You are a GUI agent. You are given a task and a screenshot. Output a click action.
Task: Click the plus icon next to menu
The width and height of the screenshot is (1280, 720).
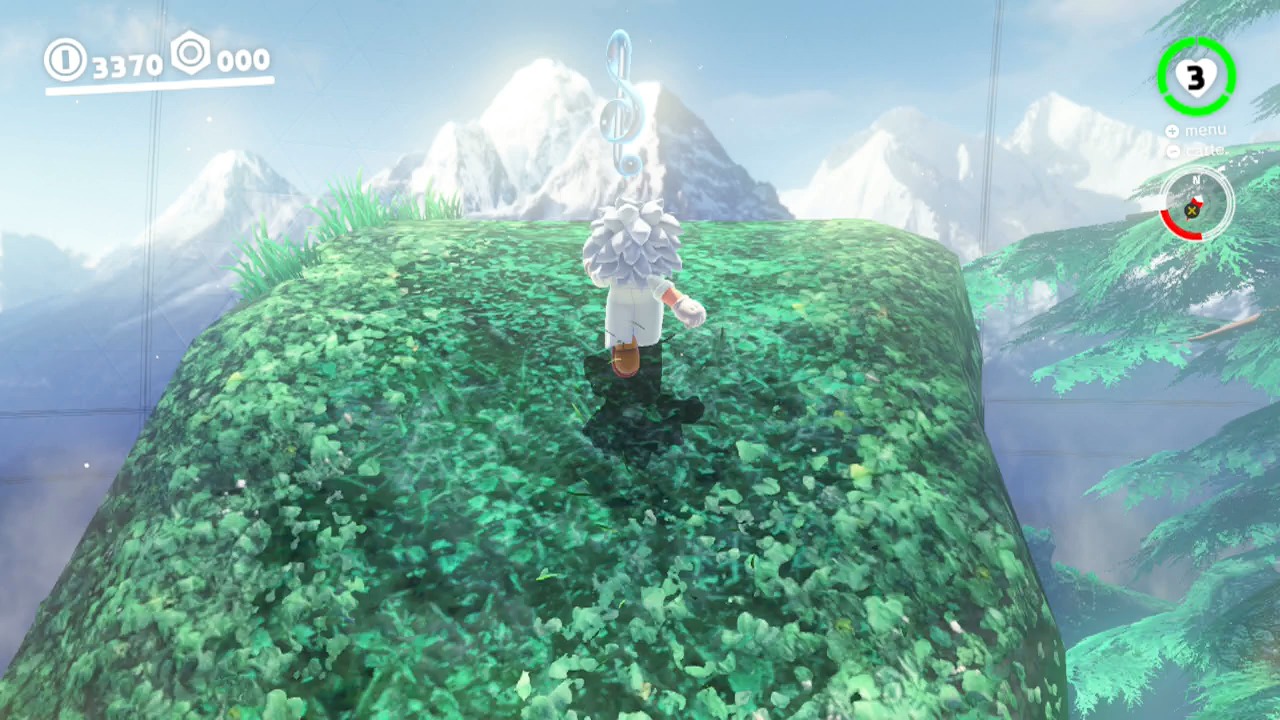tap(1171, 130)
